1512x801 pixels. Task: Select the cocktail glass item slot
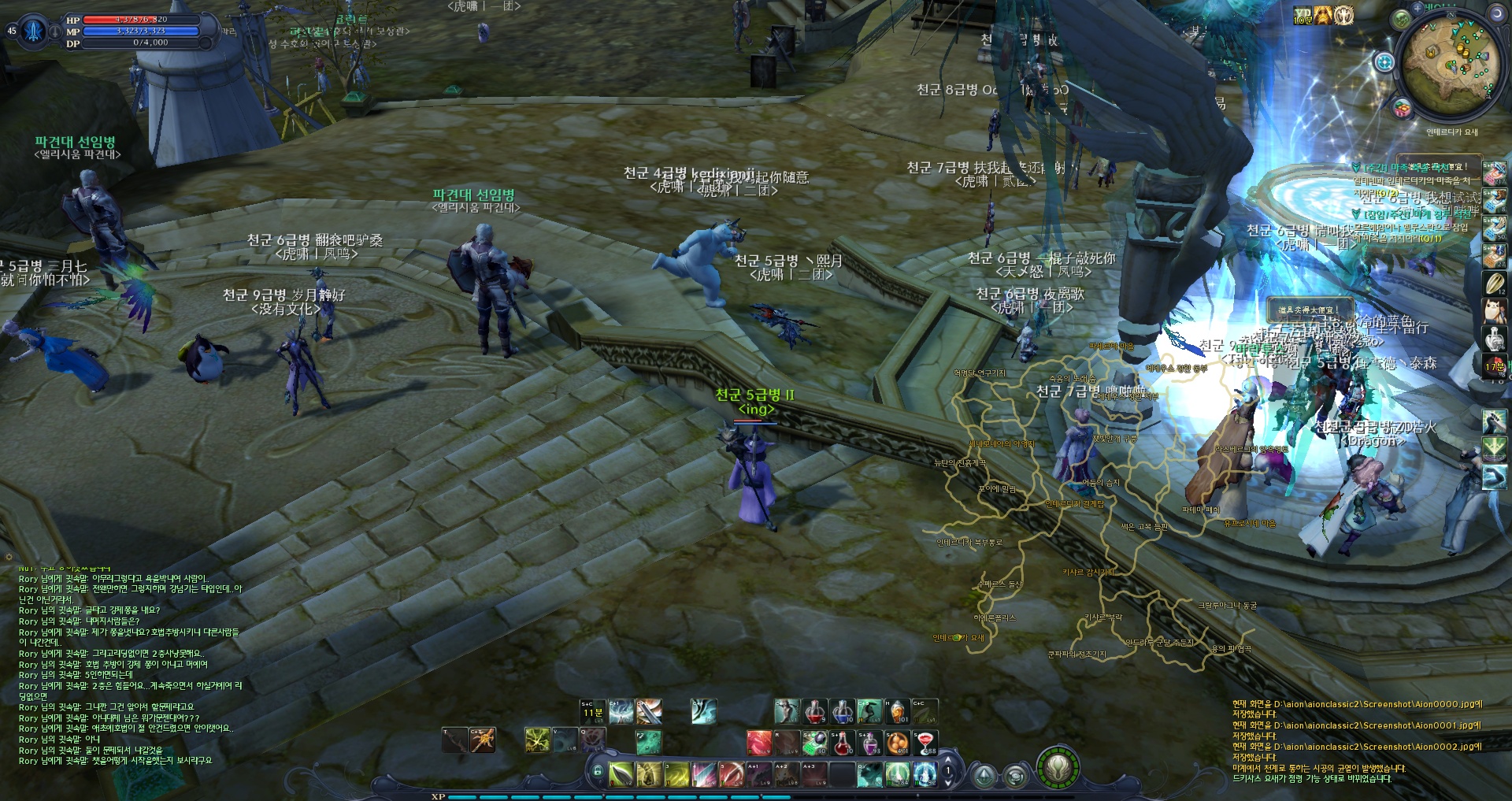tap(925, 742)
